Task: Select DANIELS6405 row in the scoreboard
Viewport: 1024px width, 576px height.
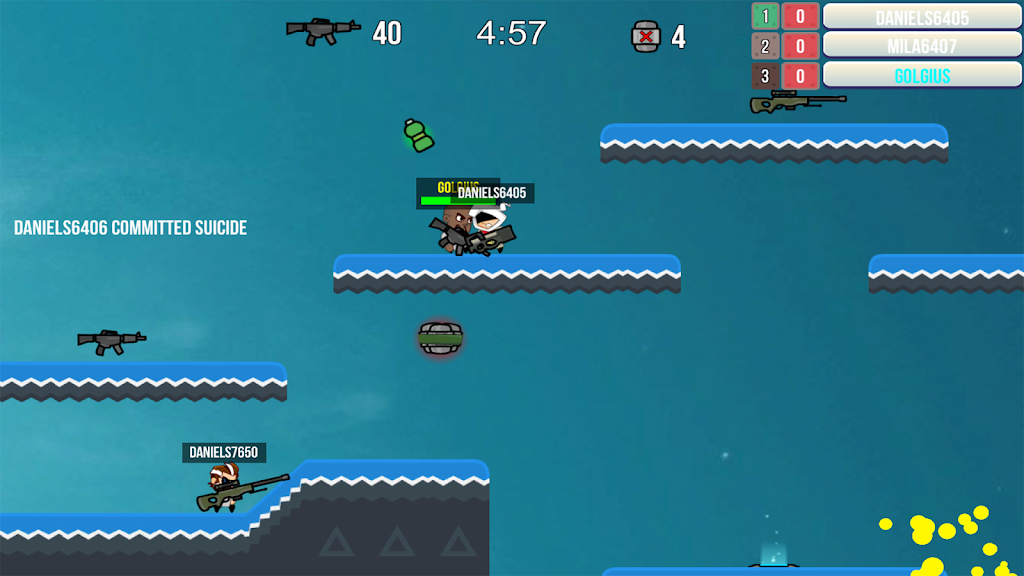Action: coord(921,17)
